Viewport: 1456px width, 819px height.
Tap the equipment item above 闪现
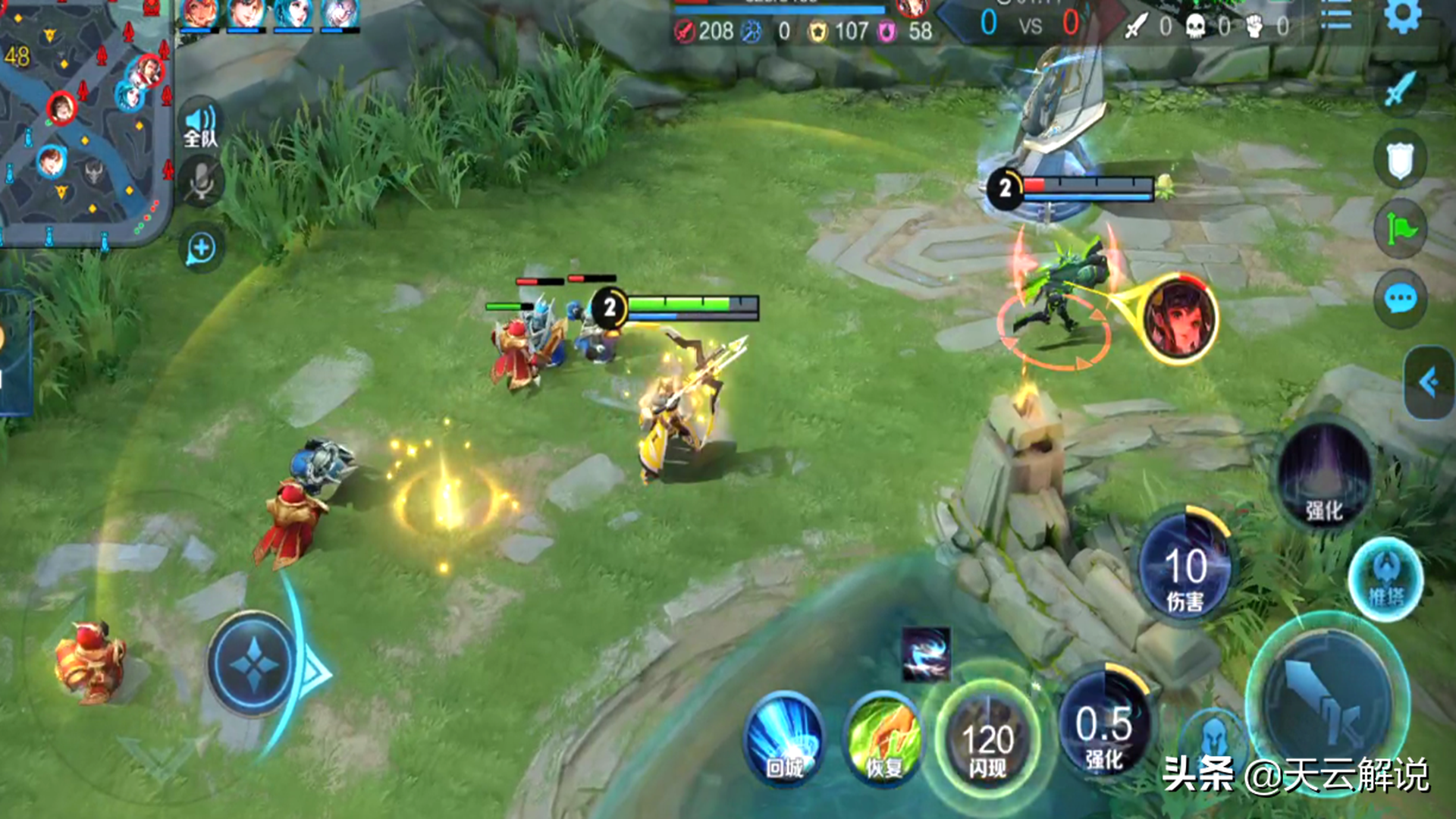click(926, 654)
